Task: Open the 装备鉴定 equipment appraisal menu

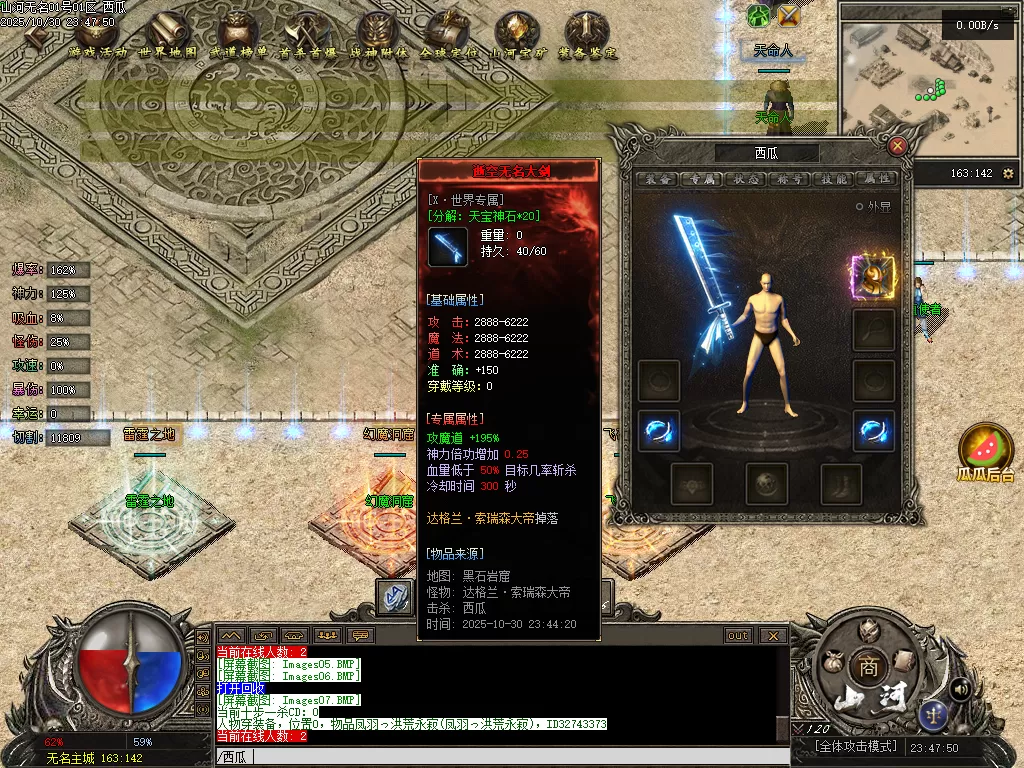Action: pos(587,36)
